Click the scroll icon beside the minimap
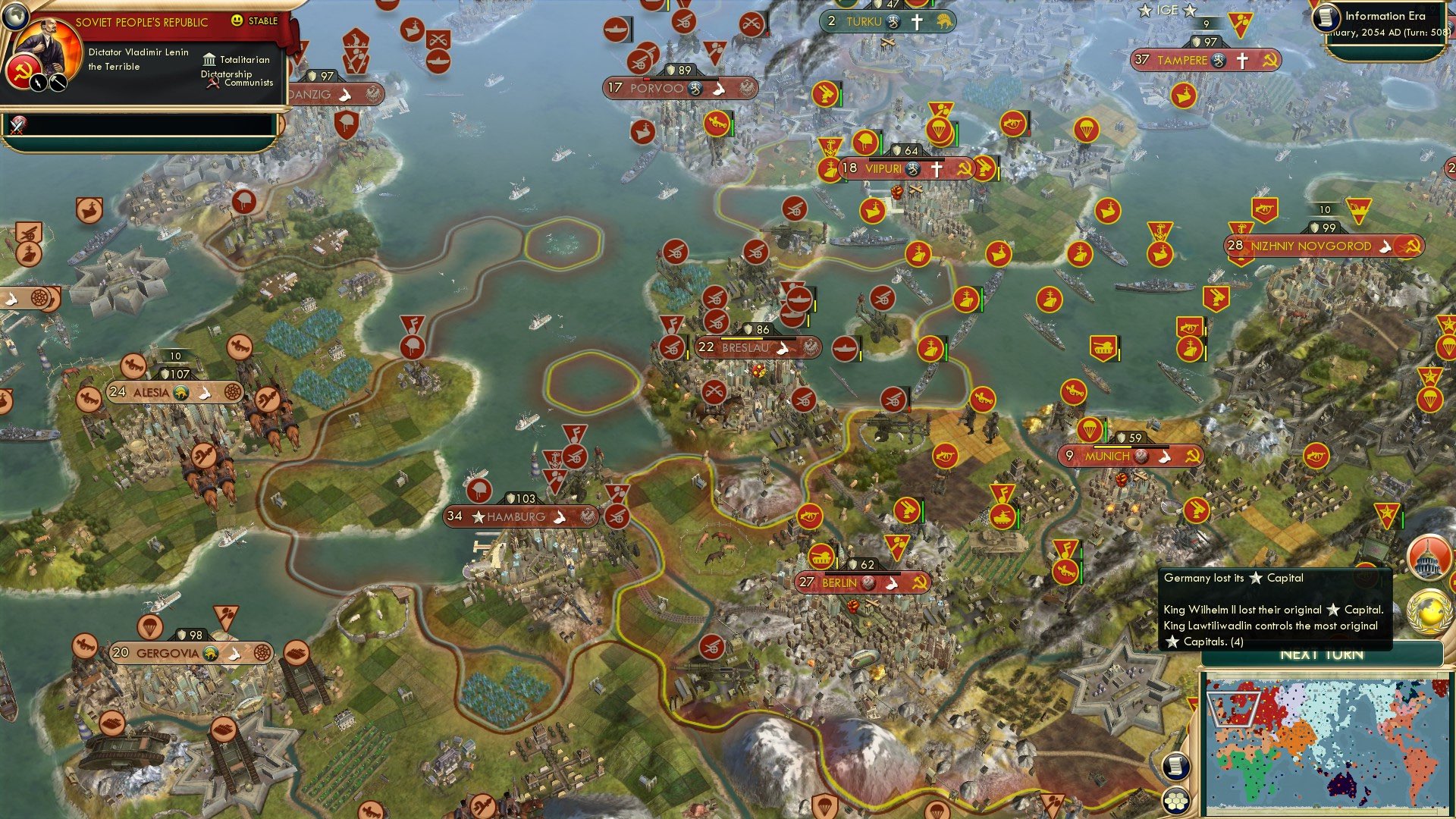Viewport: 1456px width, 819px height. (x=1175, y=766)
